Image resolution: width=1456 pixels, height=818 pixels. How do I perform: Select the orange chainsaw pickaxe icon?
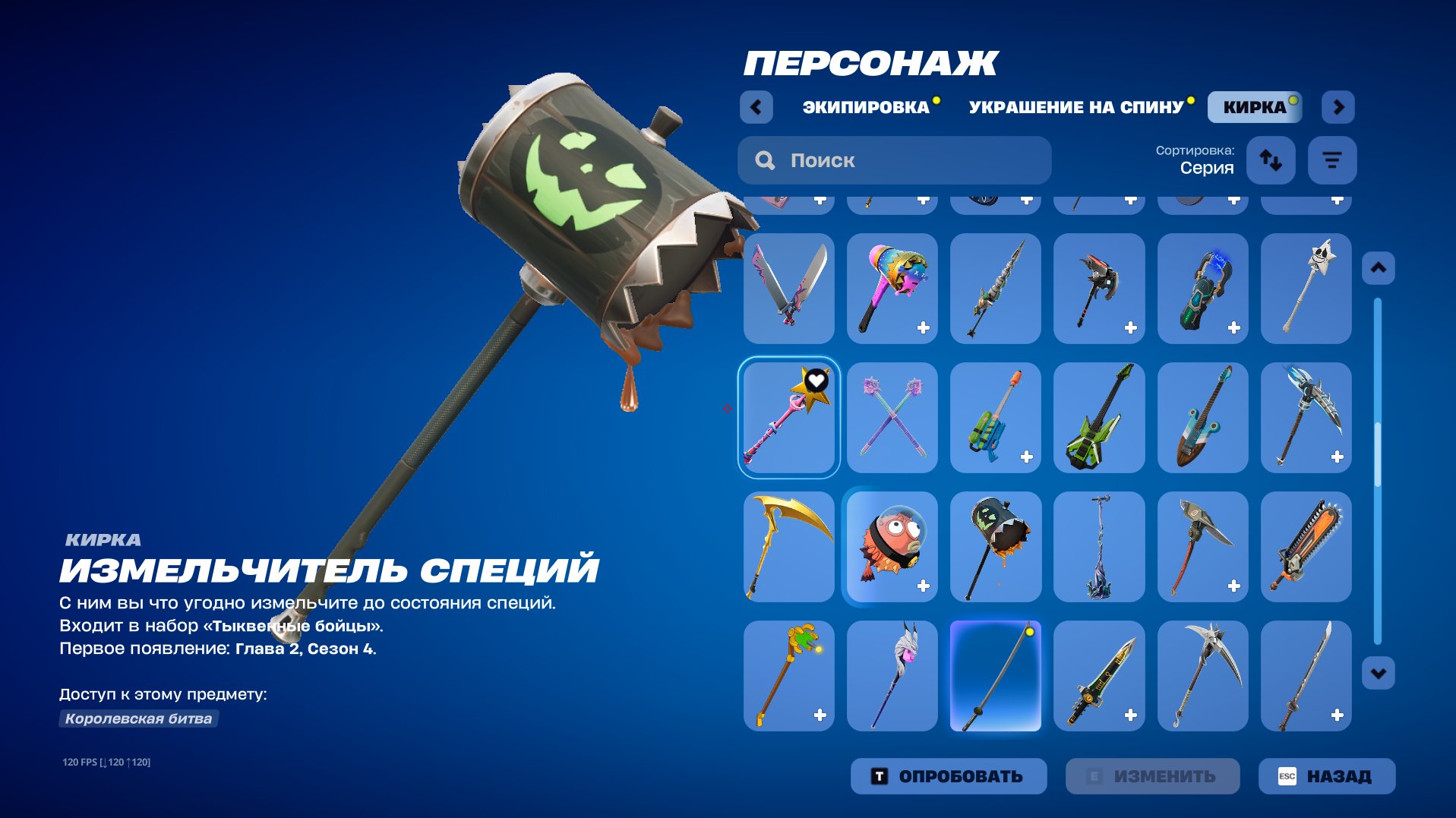(x=1306, y=548)
